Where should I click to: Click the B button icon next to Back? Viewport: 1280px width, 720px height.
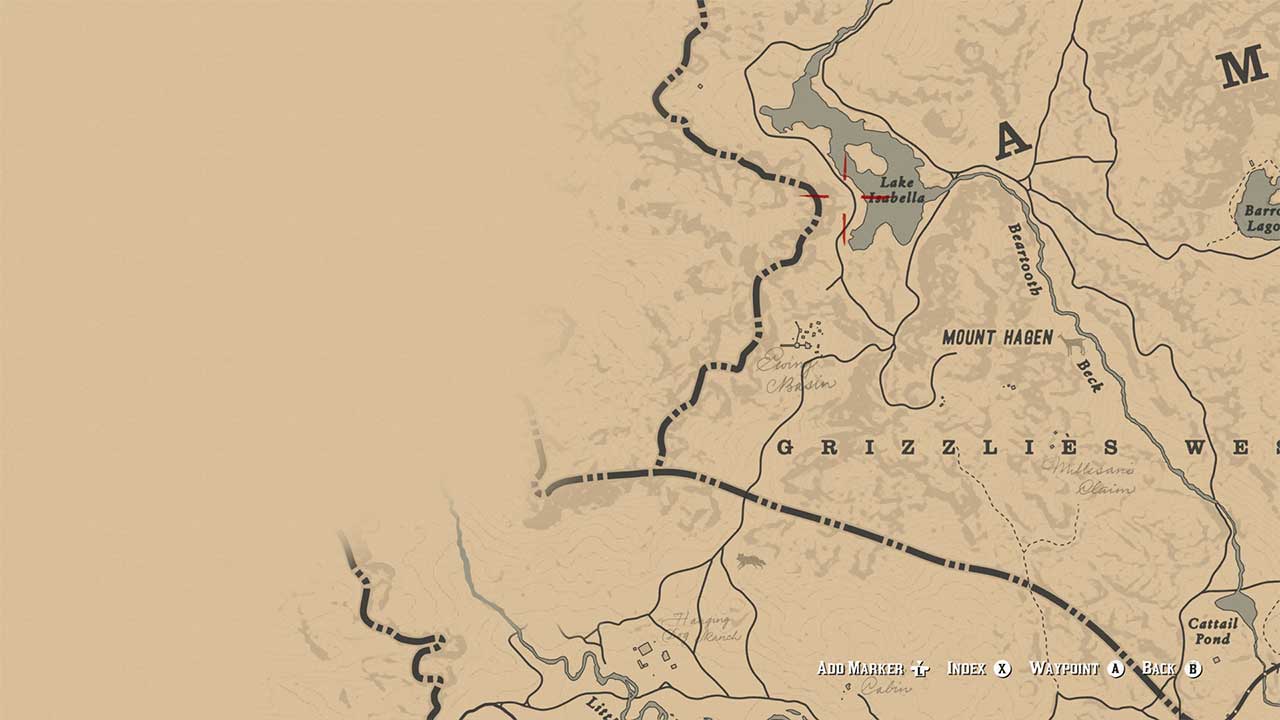(x=1194, y=669)
